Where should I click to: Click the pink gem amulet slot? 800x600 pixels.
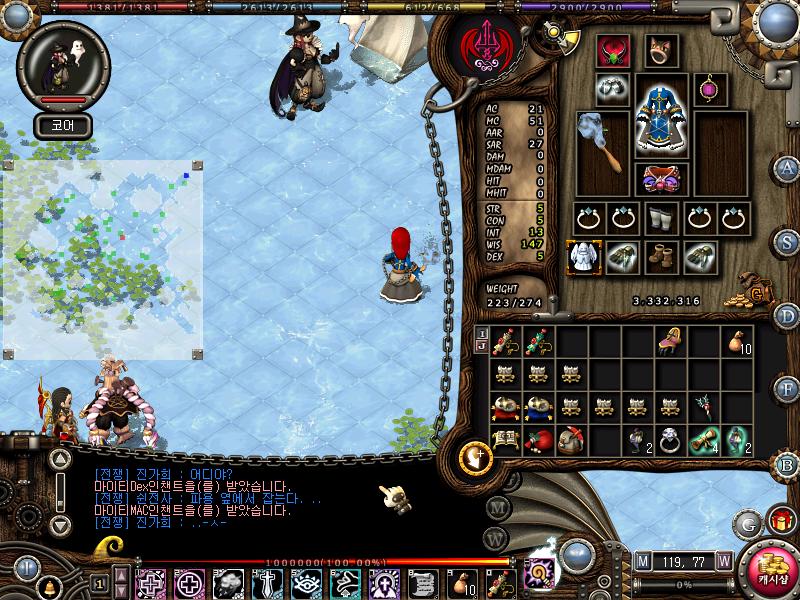(710, 88)
